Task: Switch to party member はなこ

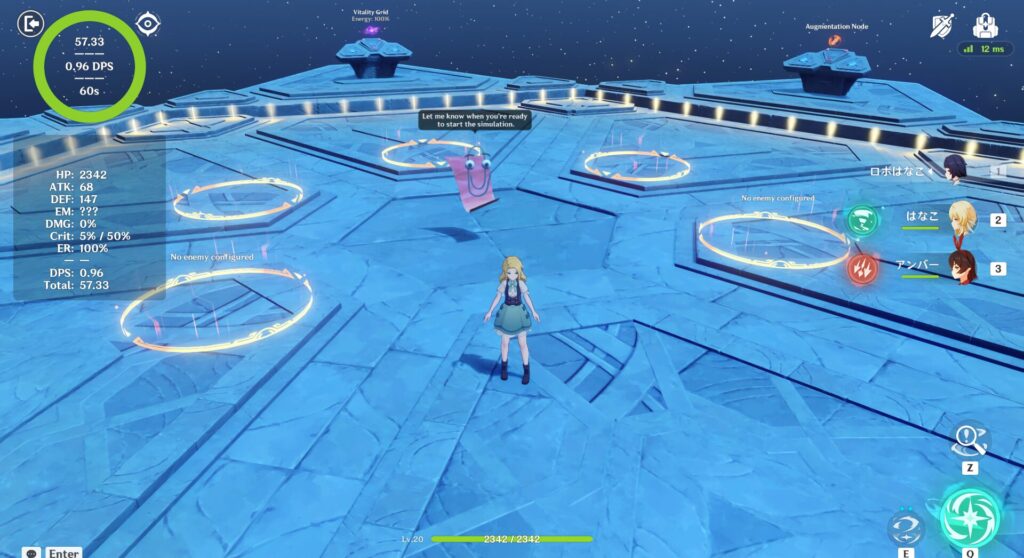Action: pos(962,219)
